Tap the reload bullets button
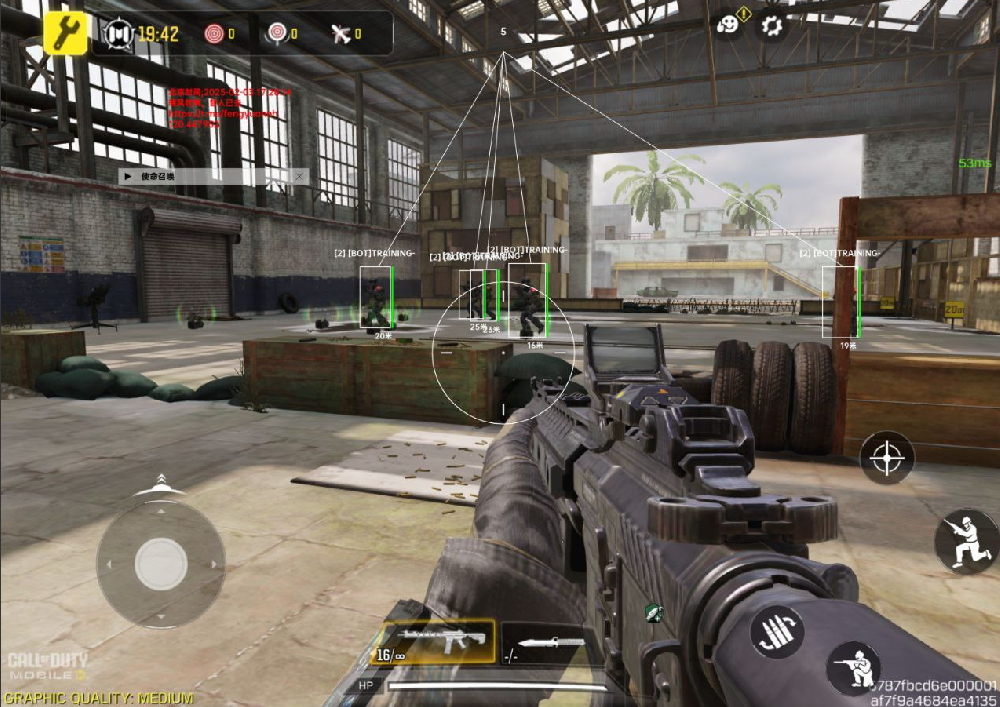The height and width of the screenshot is (707, 1000). pyautogui.click(x=779, y=631)
